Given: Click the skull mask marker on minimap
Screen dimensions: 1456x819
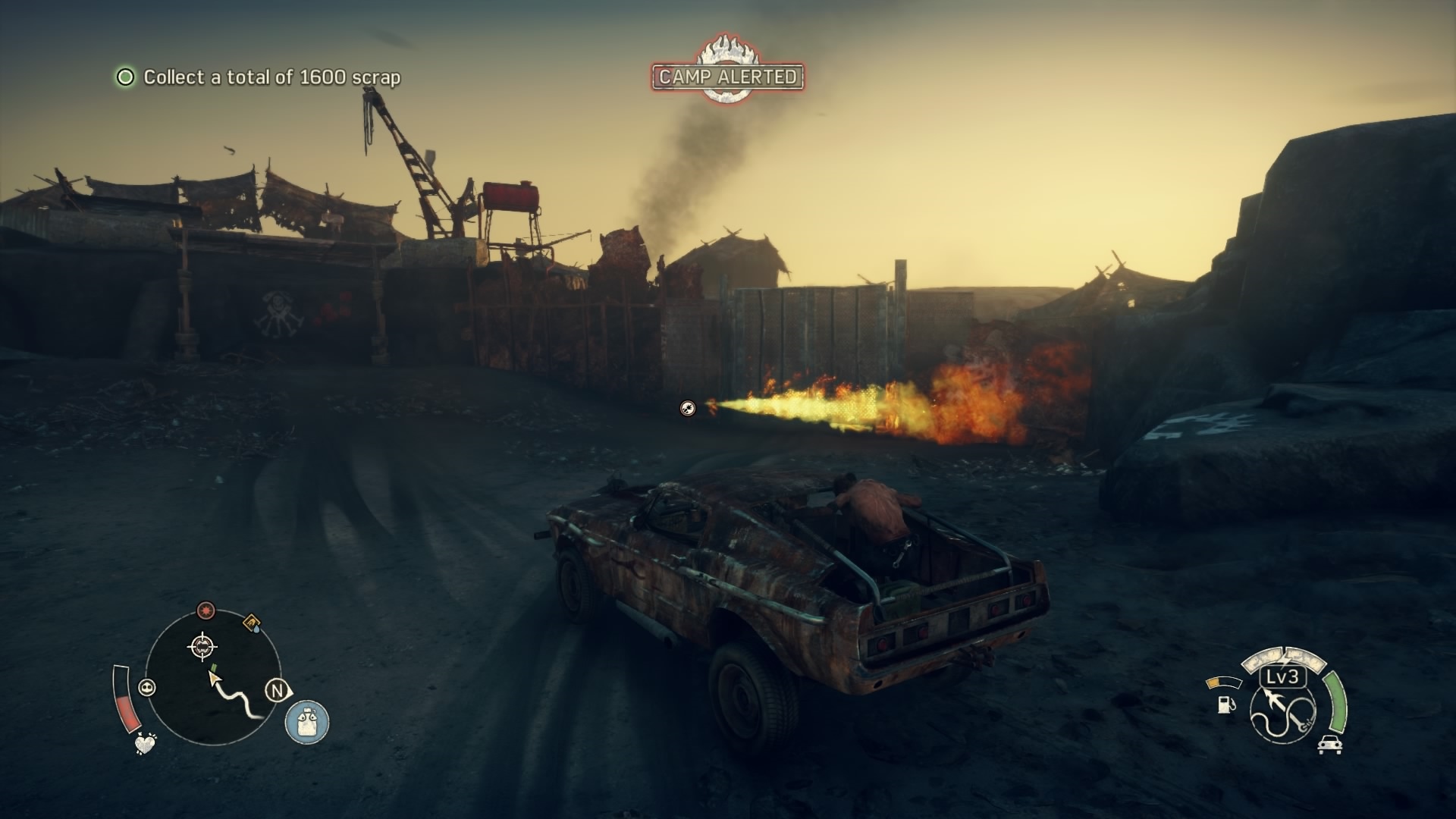Looking at the screenshot, I should pos(147,688).
